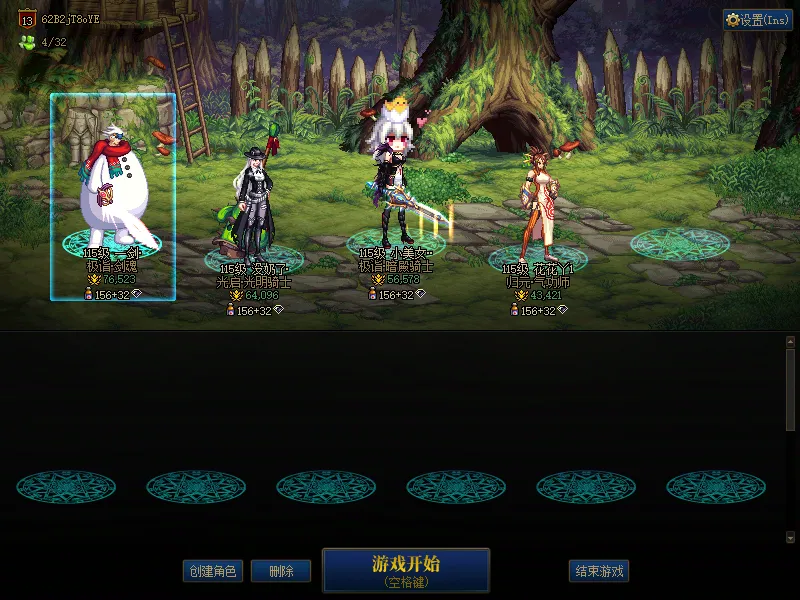
Task: Open the 设置 settings menu
Action: pyautogui.click(x=757, y=20)
